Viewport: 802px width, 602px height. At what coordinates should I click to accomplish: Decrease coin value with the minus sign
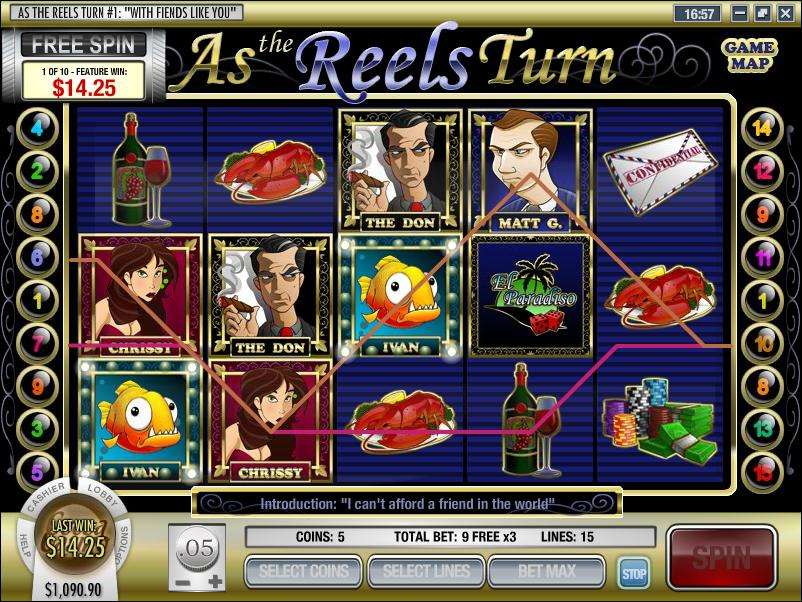(180, 582)
